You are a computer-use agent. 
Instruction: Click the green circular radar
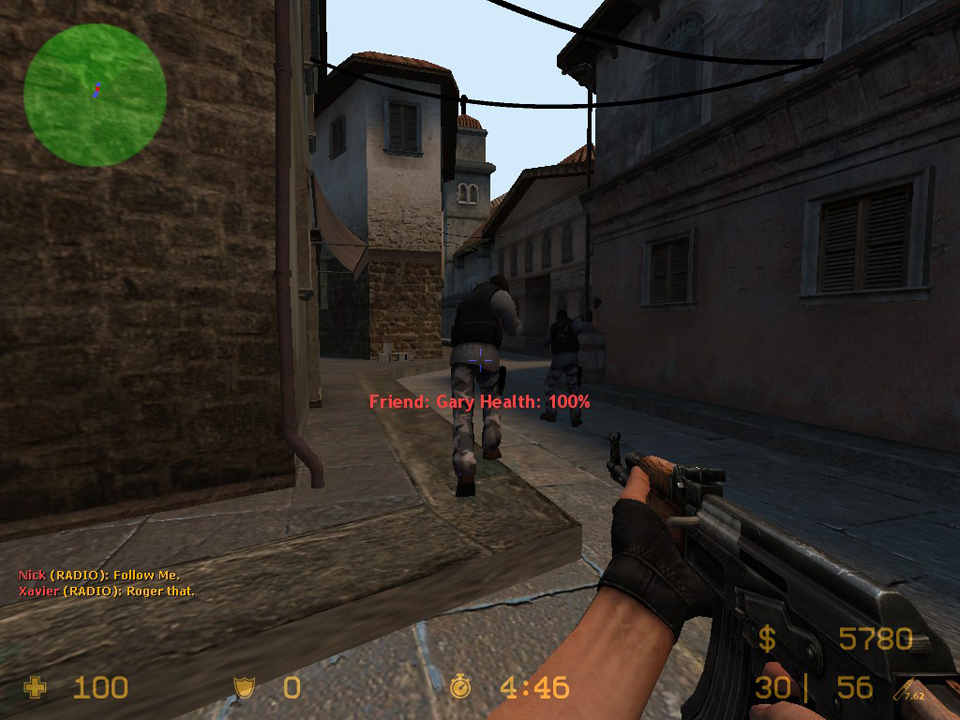click(x=95, y=95)
